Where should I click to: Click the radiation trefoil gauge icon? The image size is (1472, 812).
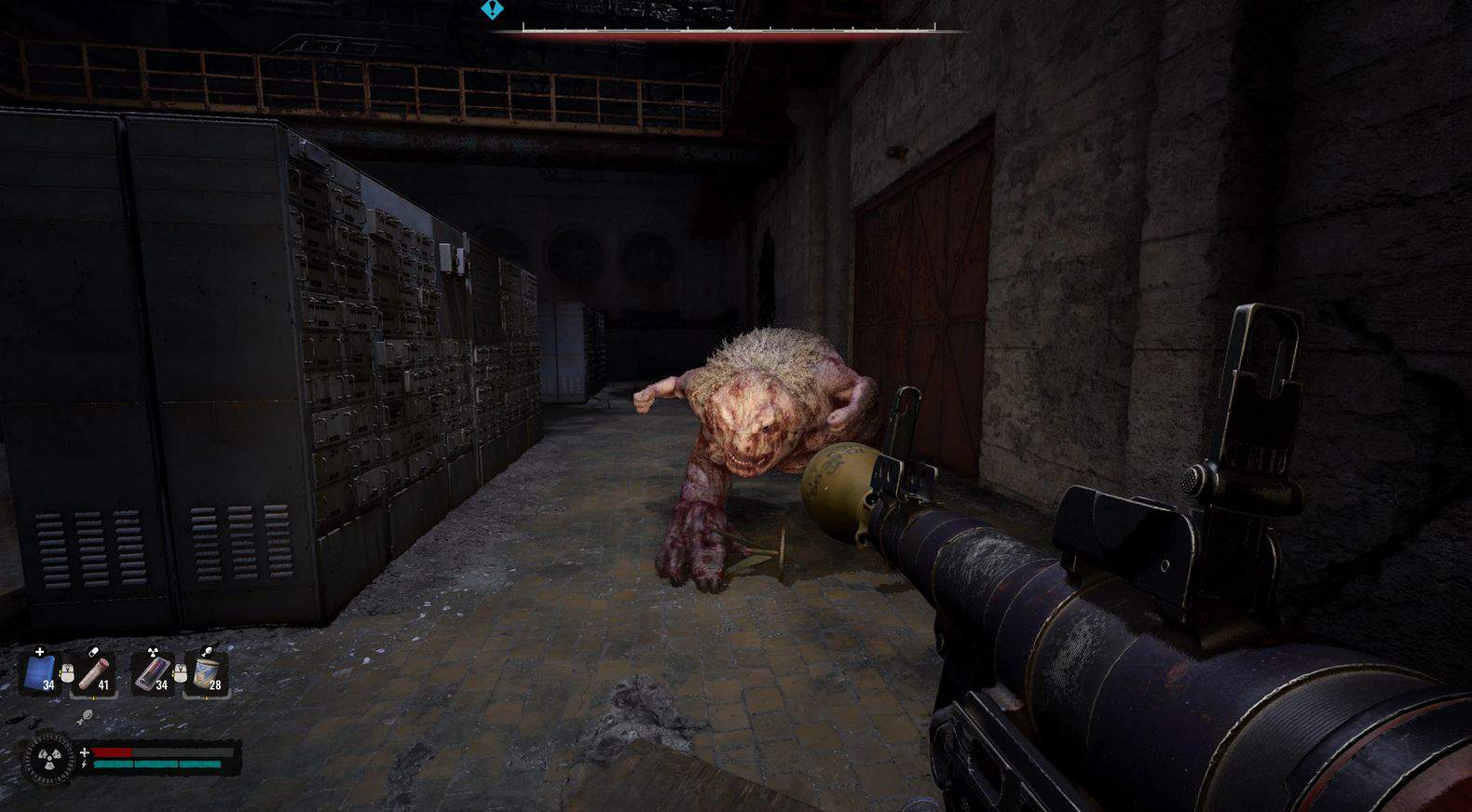pos(48,758)
